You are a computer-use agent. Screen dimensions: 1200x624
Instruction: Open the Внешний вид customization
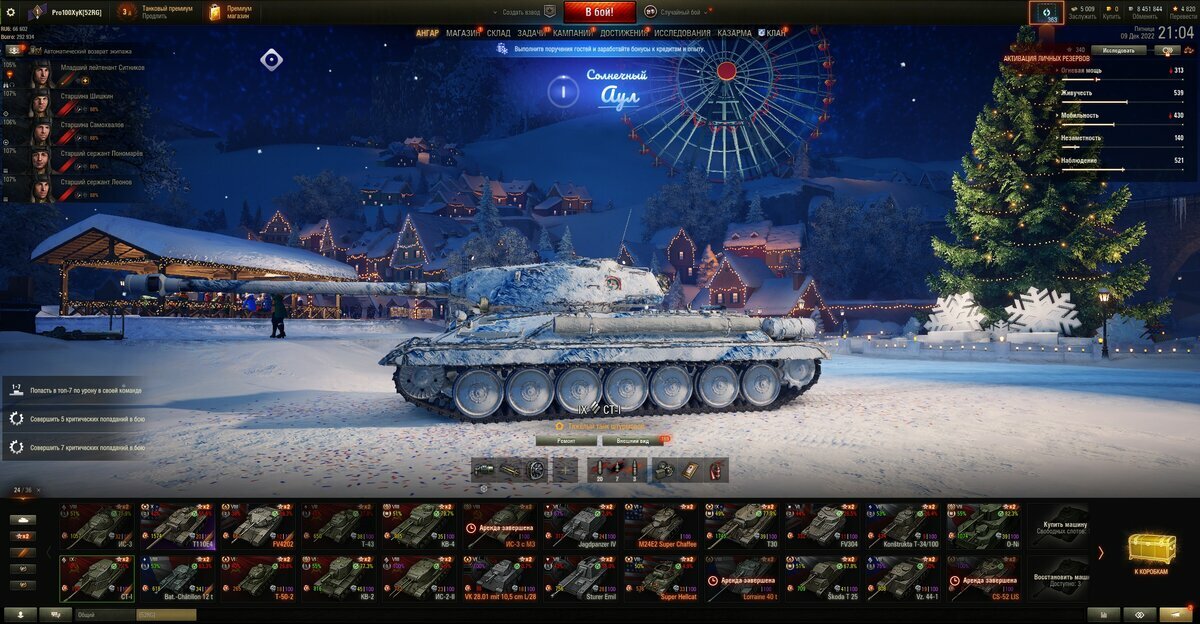(x=634, y=440)
